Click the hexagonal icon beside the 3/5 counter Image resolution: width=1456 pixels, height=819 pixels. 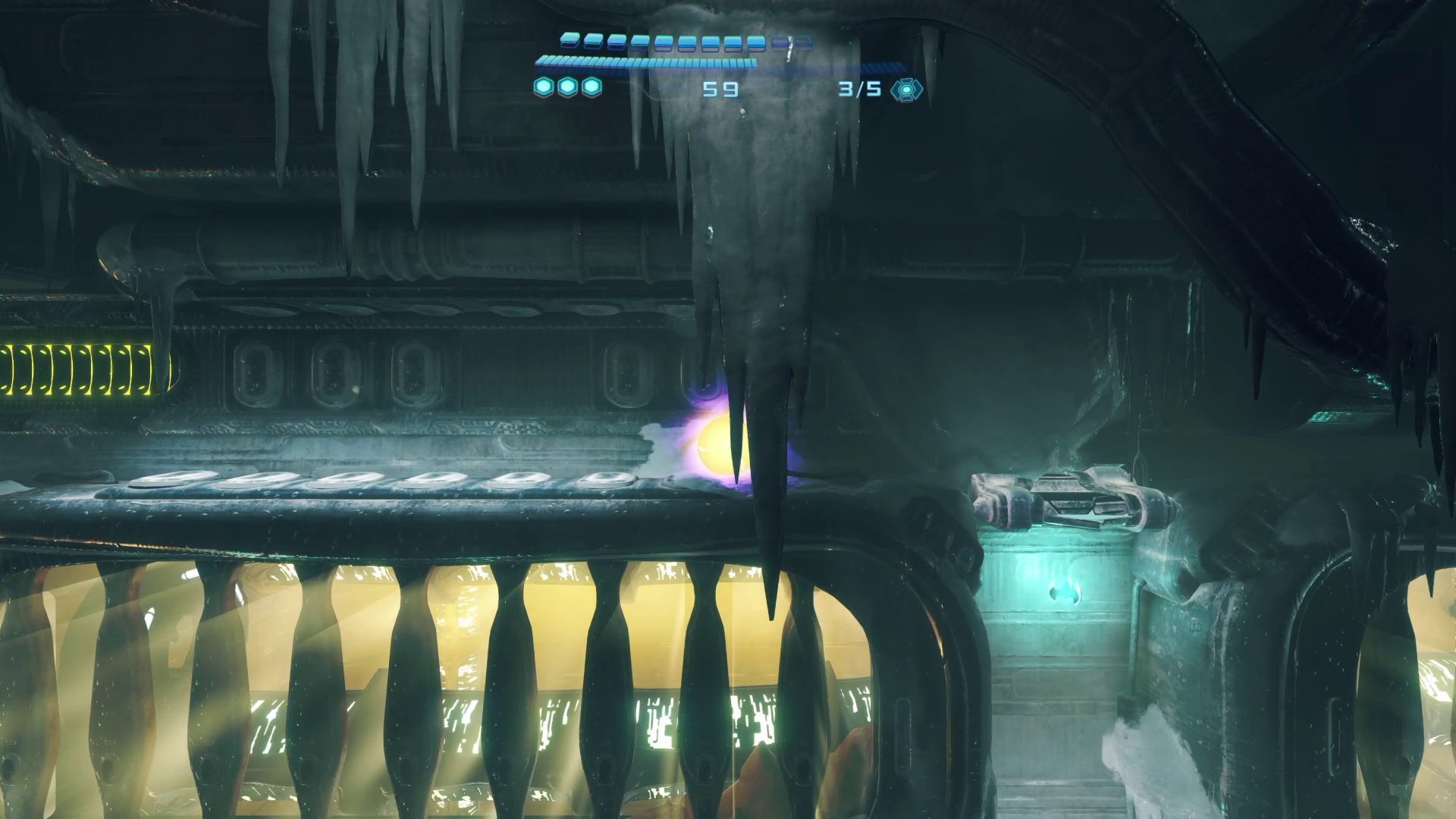905,89
